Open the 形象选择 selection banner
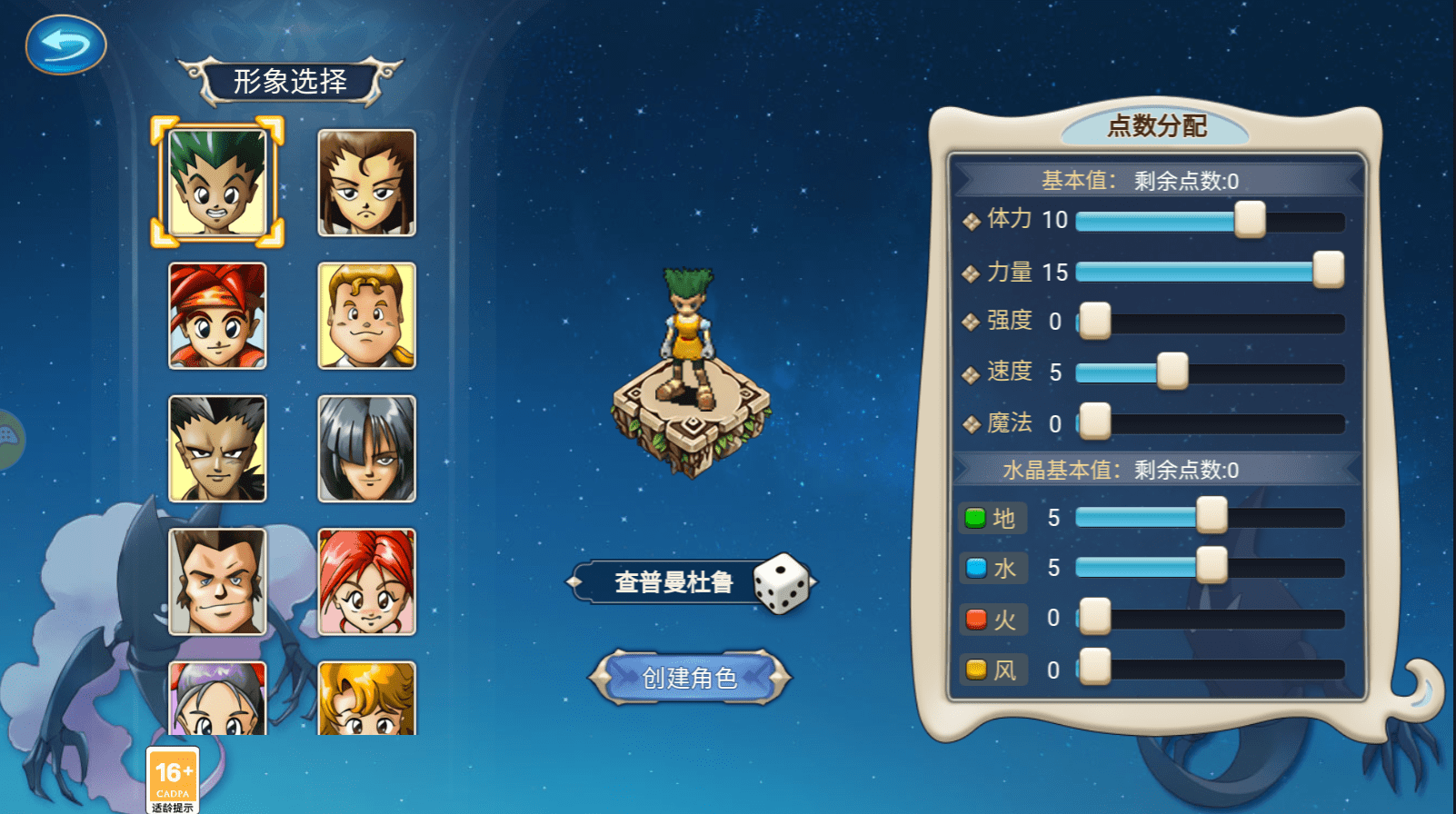 [x=291, y=80]
